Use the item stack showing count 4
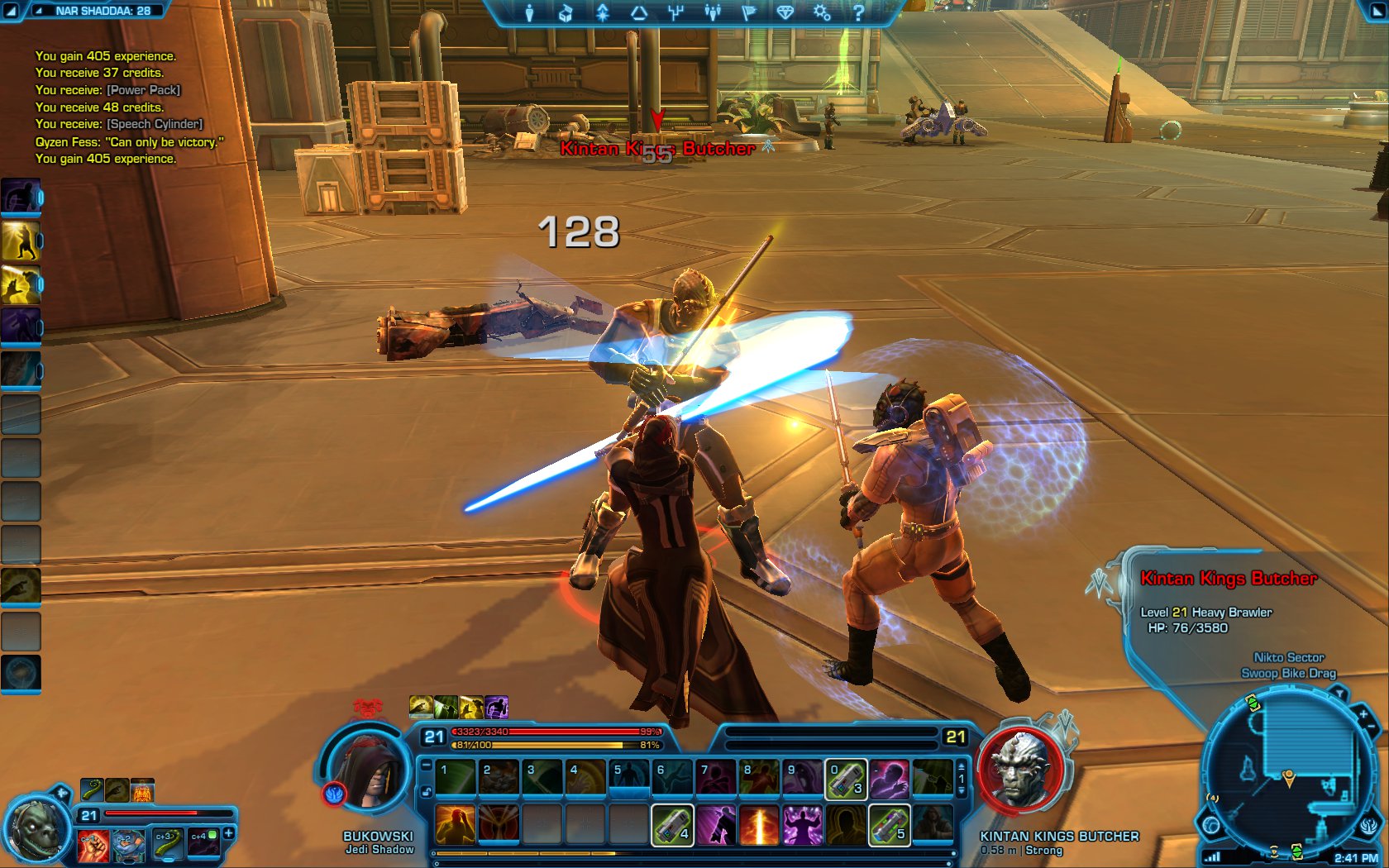 point(672,825)
